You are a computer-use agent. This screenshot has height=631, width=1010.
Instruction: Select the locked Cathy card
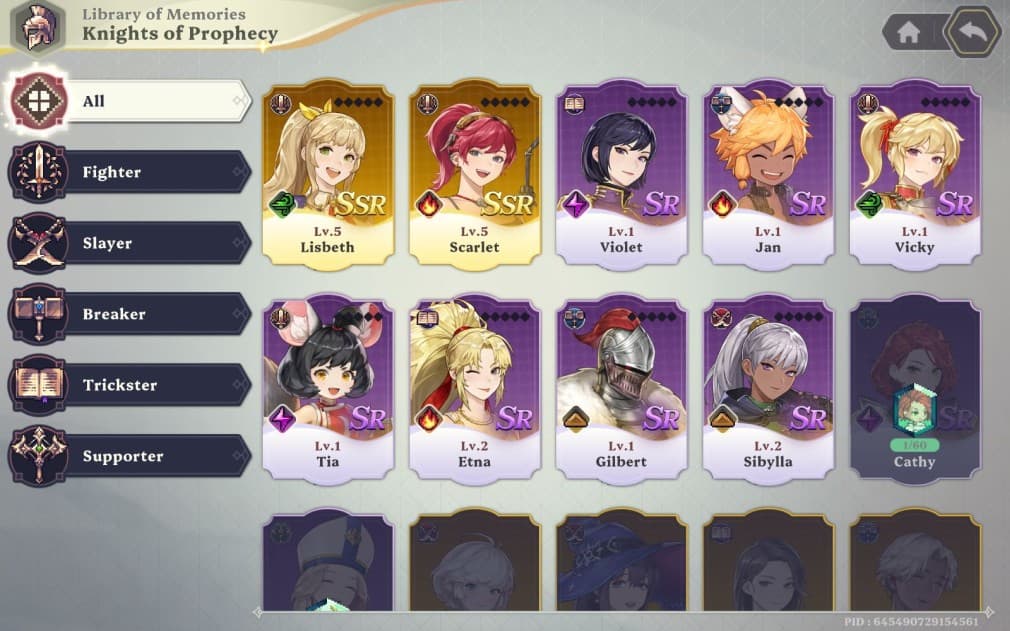point(915,388)
